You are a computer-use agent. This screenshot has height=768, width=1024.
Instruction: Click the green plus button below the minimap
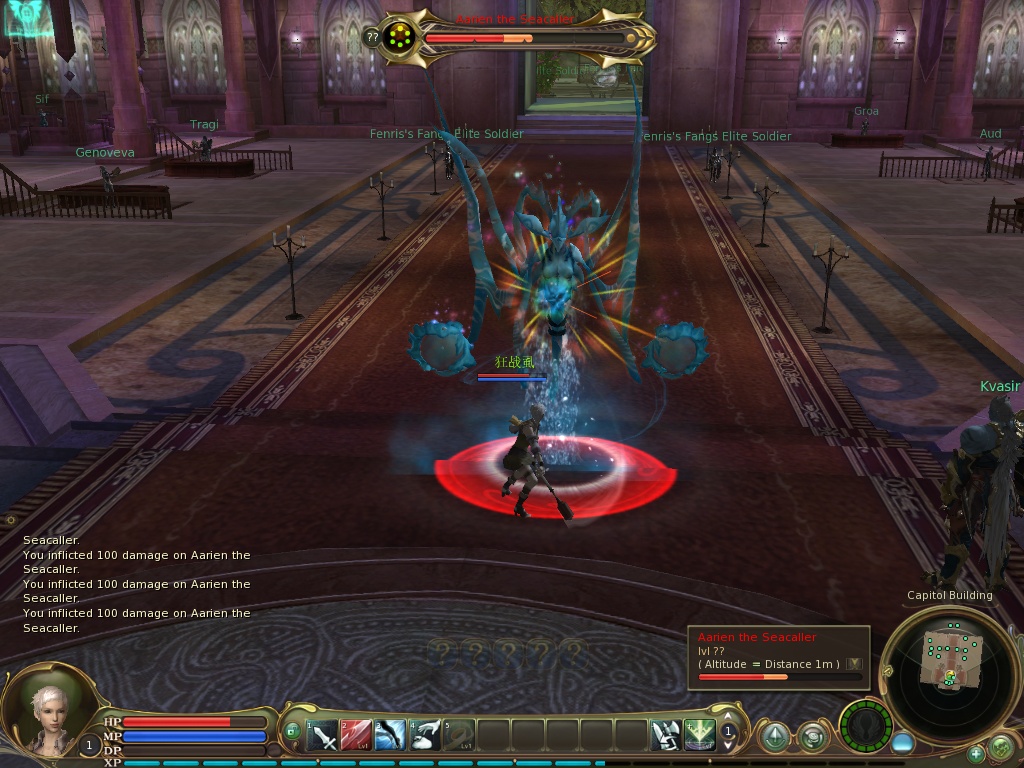pyautogui.click(x=975, y=753)
